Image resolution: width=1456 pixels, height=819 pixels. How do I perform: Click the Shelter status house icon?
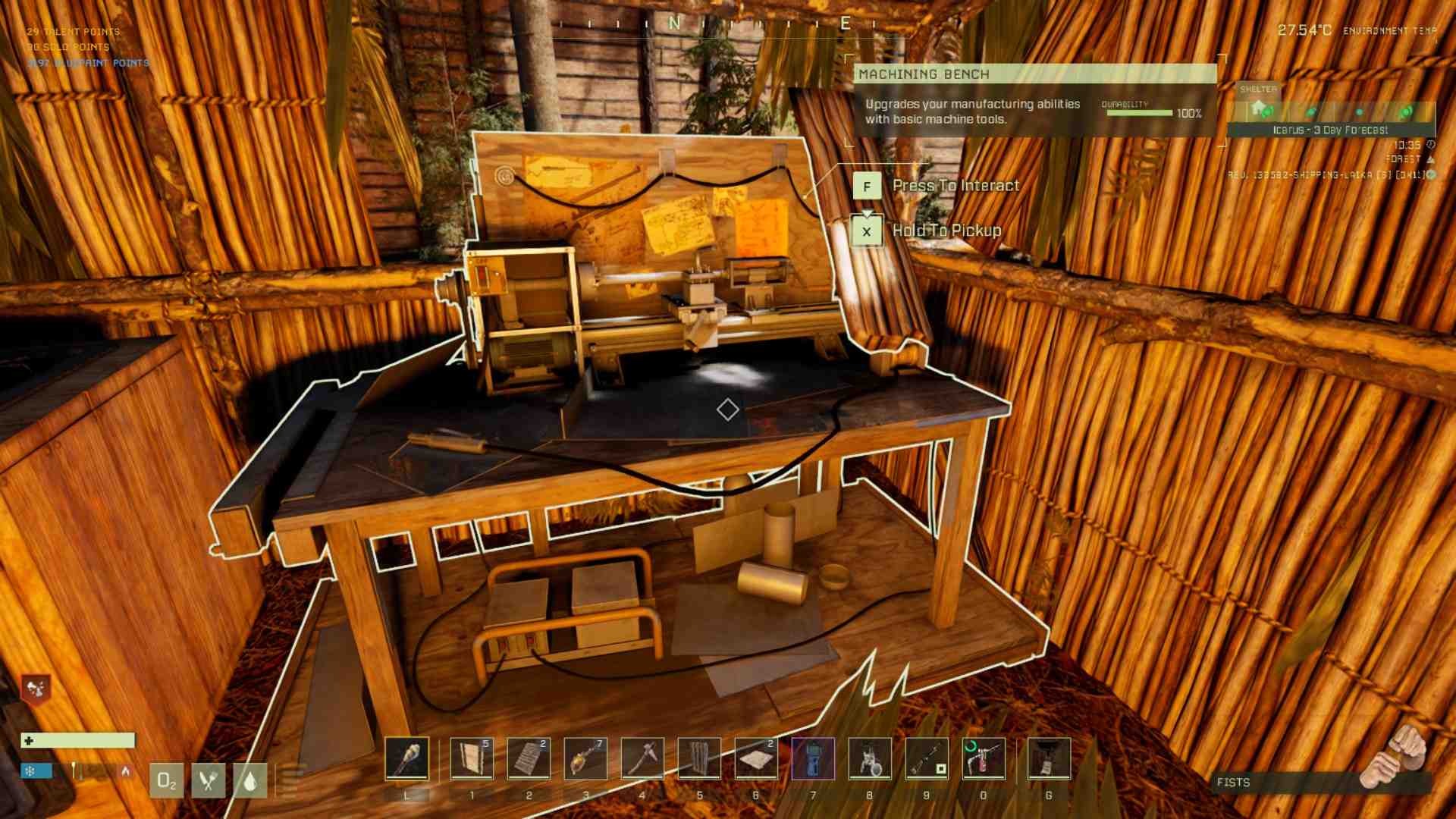[1259, 108]
